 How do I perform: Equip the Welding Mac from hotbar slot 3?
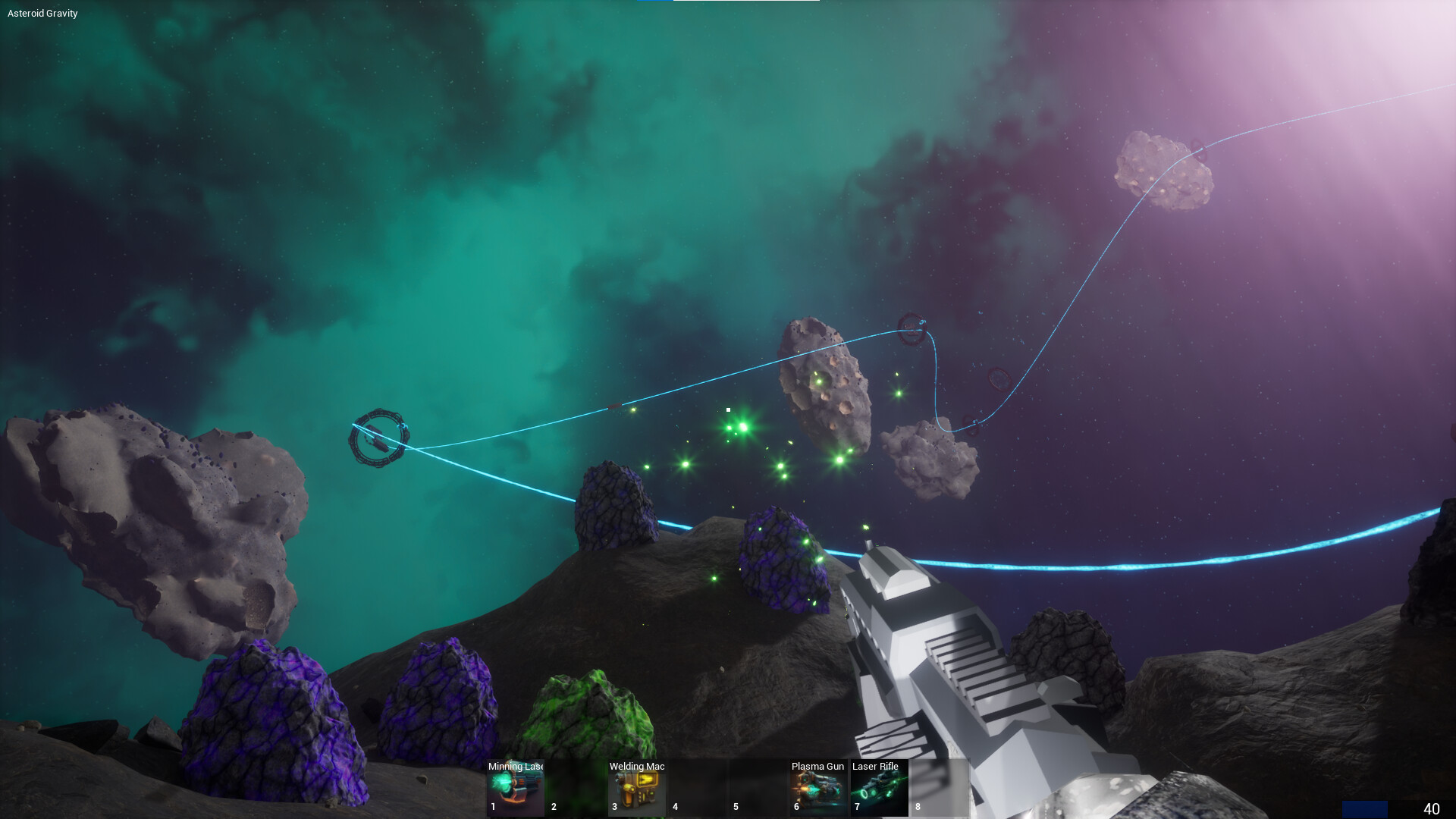(637, 787)
